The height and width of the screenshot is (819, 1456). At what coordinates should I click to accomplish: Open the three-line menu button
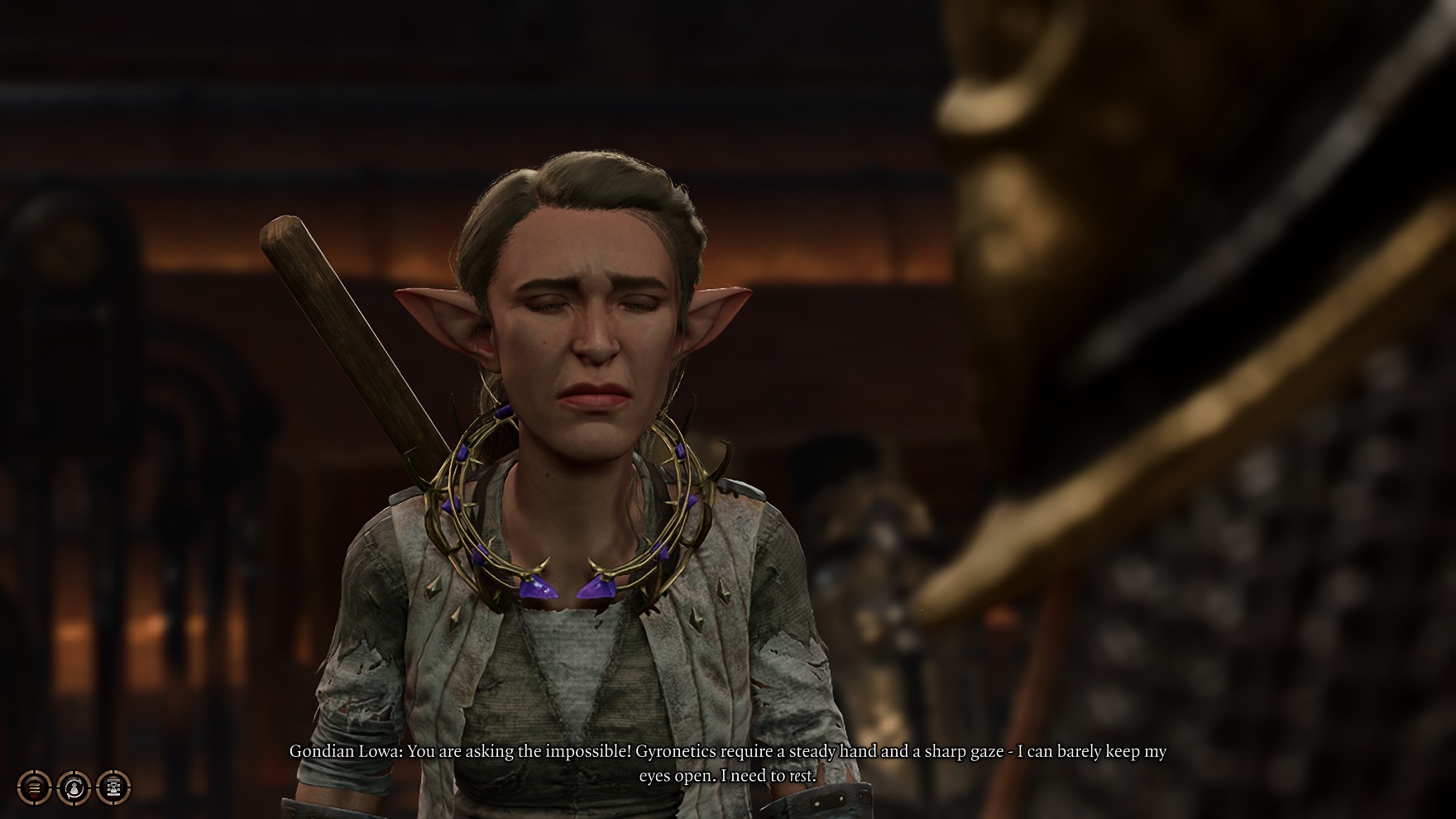tap(34, 787)
